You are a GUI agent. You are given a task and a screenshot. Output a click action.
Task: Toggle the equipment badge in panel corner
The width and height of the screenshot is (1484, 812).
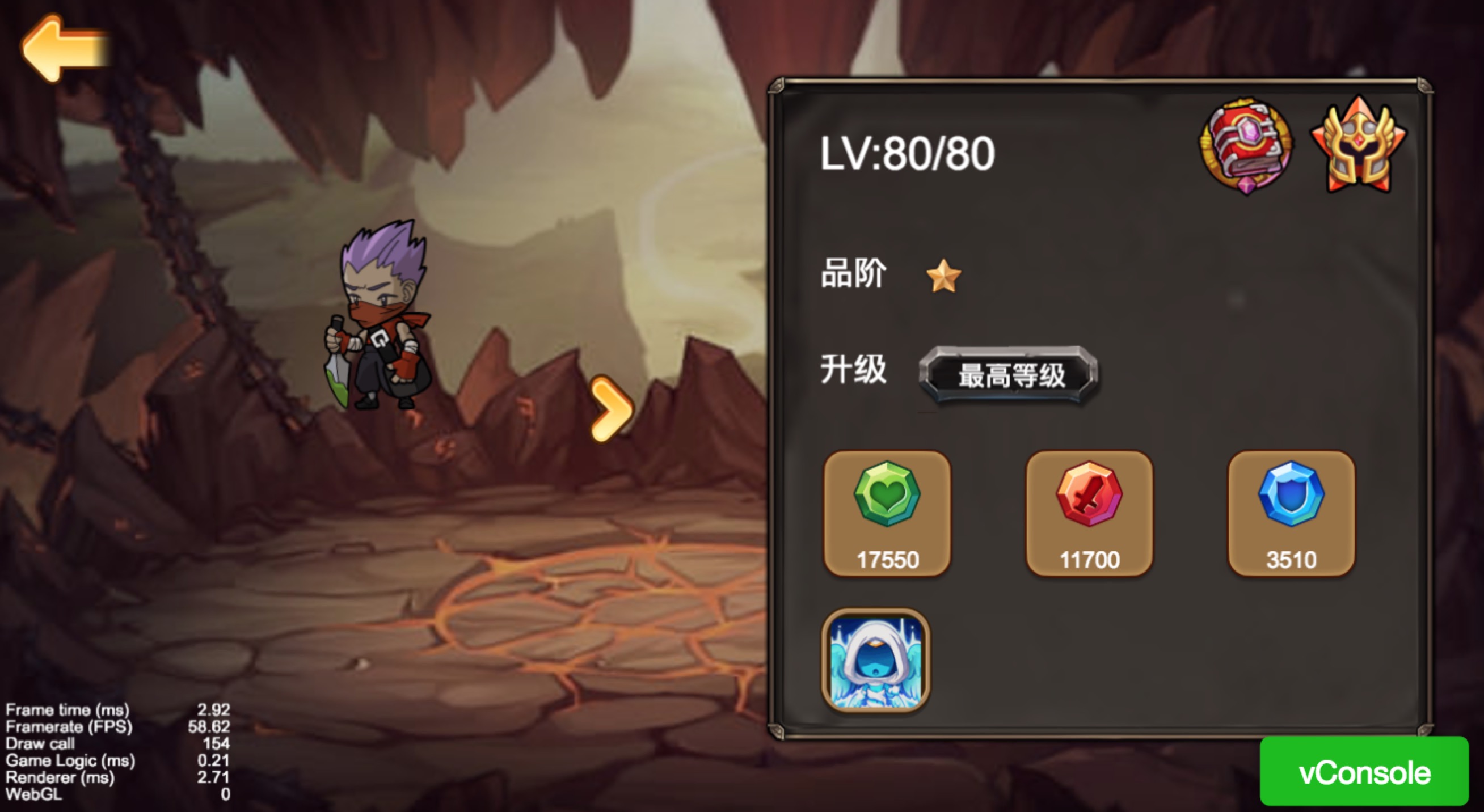coord(1246,143)
